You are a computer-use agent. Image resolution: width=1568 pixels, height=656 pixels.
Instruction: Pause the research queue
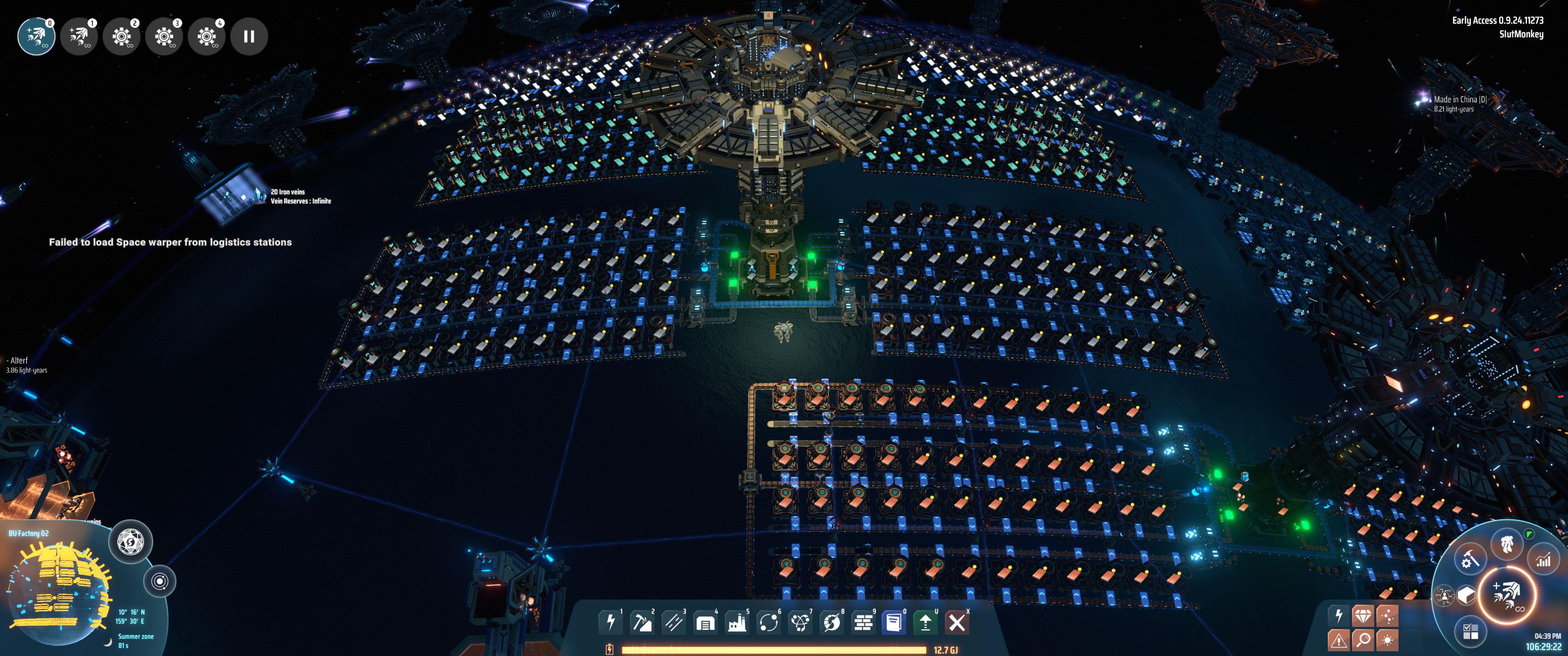pos(249,36)
